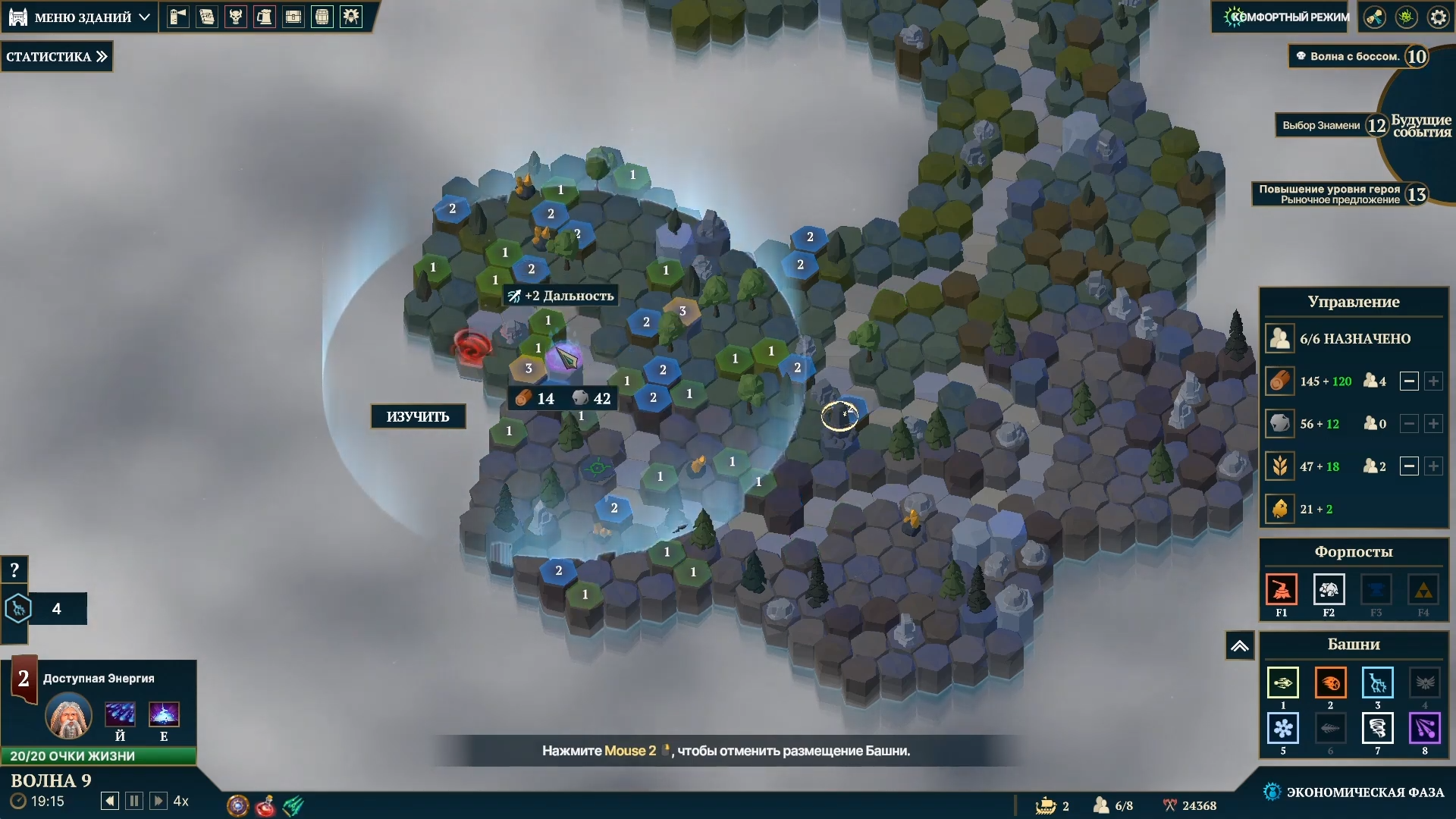Viewport: 1456px width, 819px height.
Task: Open the question mark help button
Action: click(14, 570)
